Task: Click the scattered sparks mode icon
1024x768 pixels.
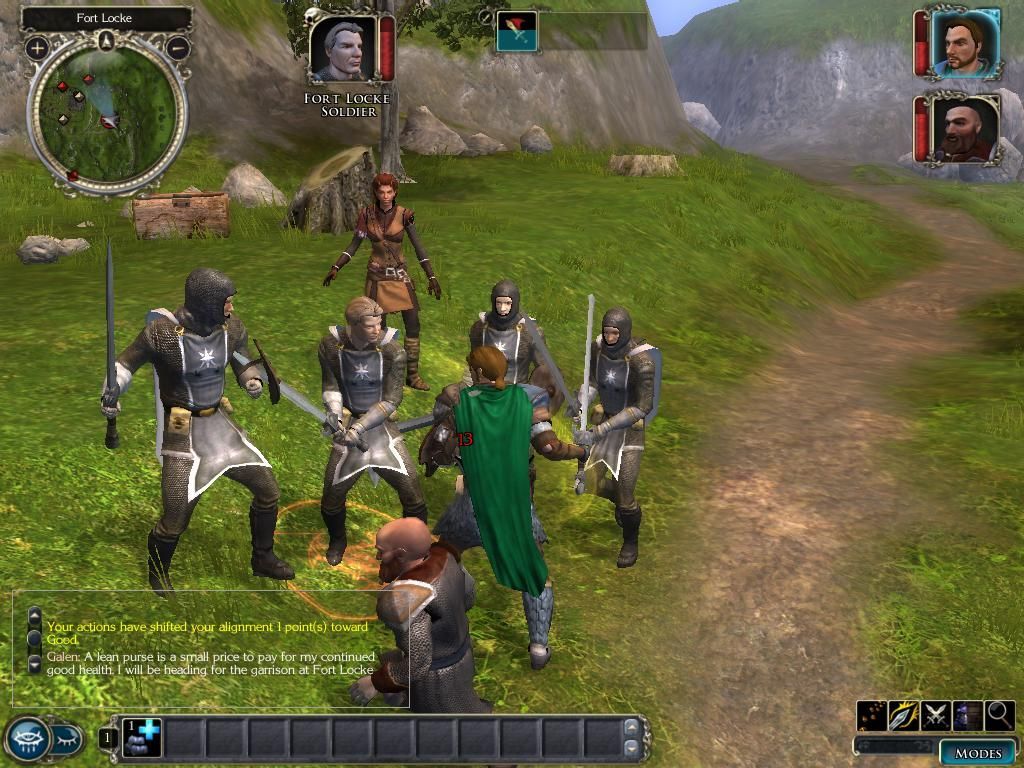Action: [872, 715]
